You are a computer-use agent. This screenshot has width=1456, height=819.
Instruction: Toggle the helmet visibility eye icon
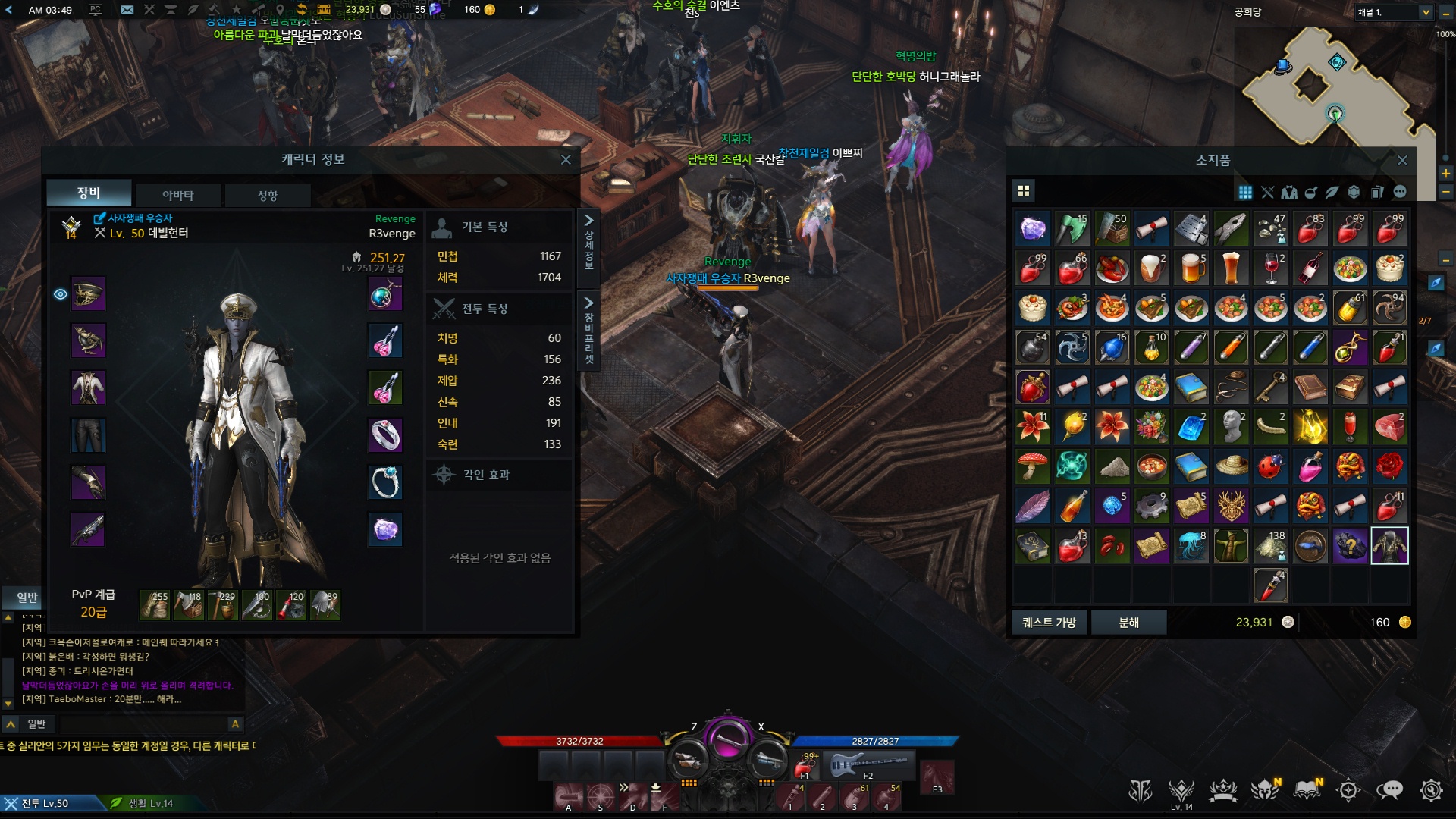coord(61,294)
